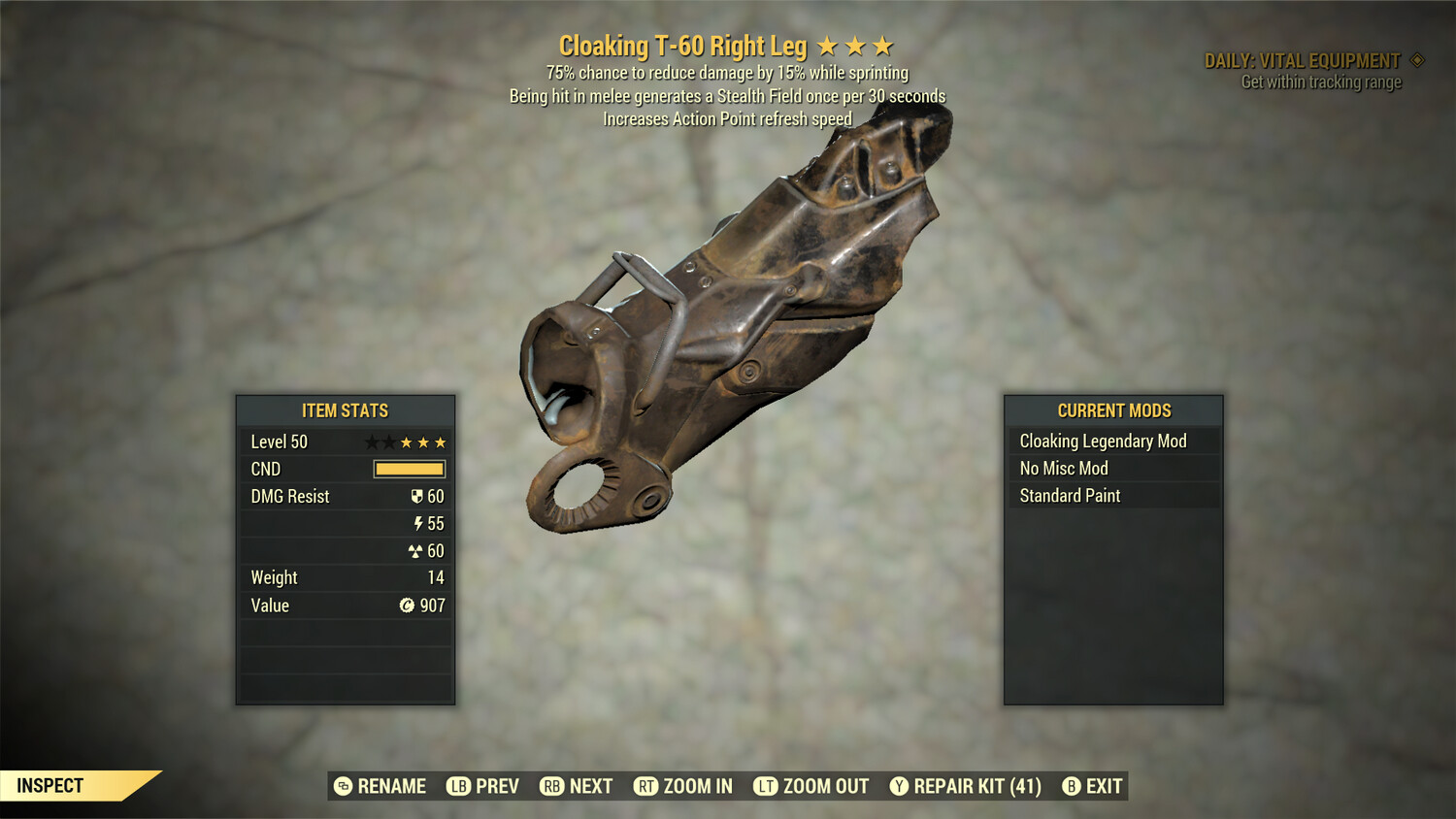Click the CND condition bar

[x=409, y=469]
